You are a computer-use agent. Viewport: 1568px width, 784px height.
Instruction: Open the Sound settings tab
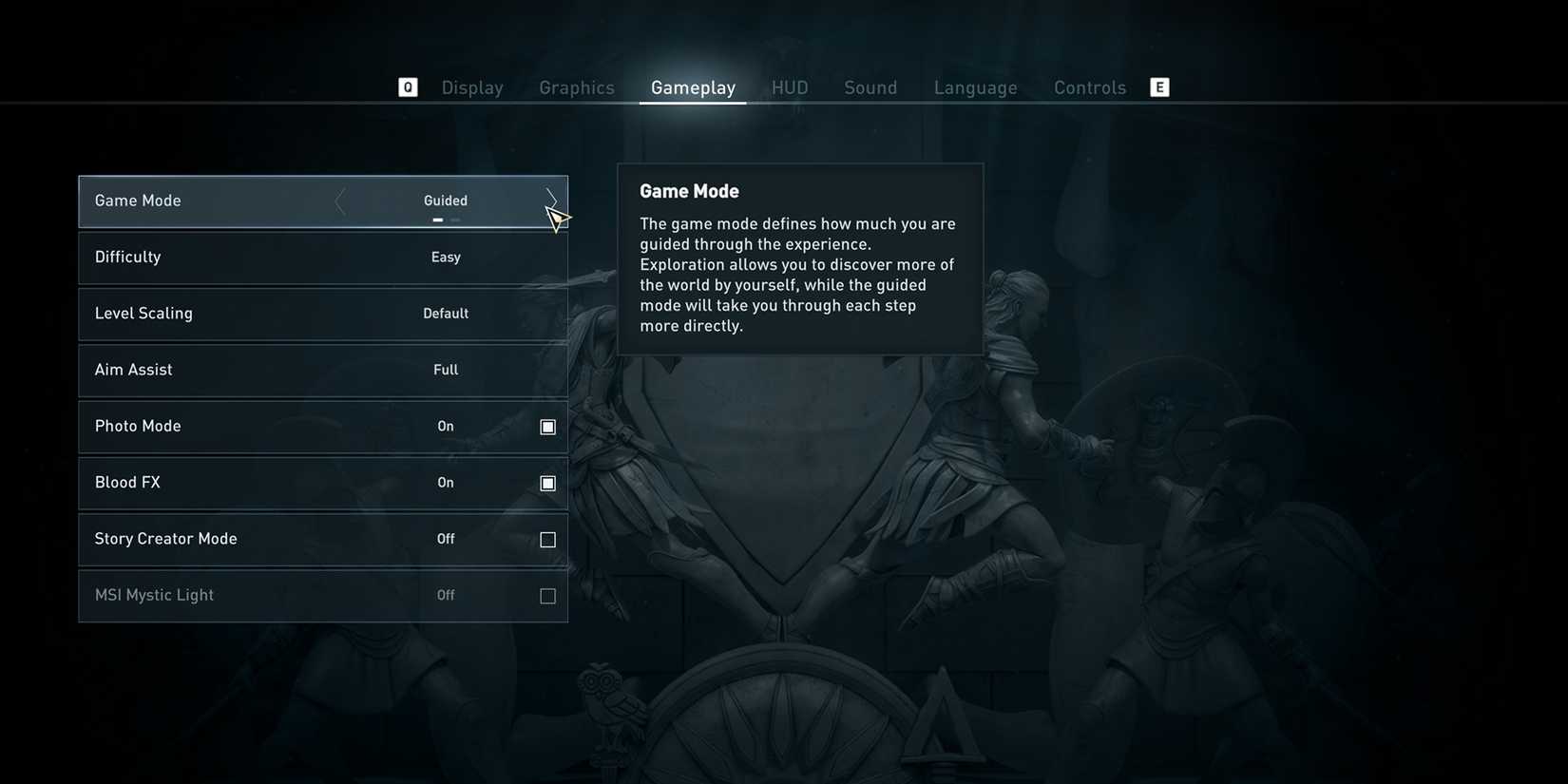click(x=870, y=86)
